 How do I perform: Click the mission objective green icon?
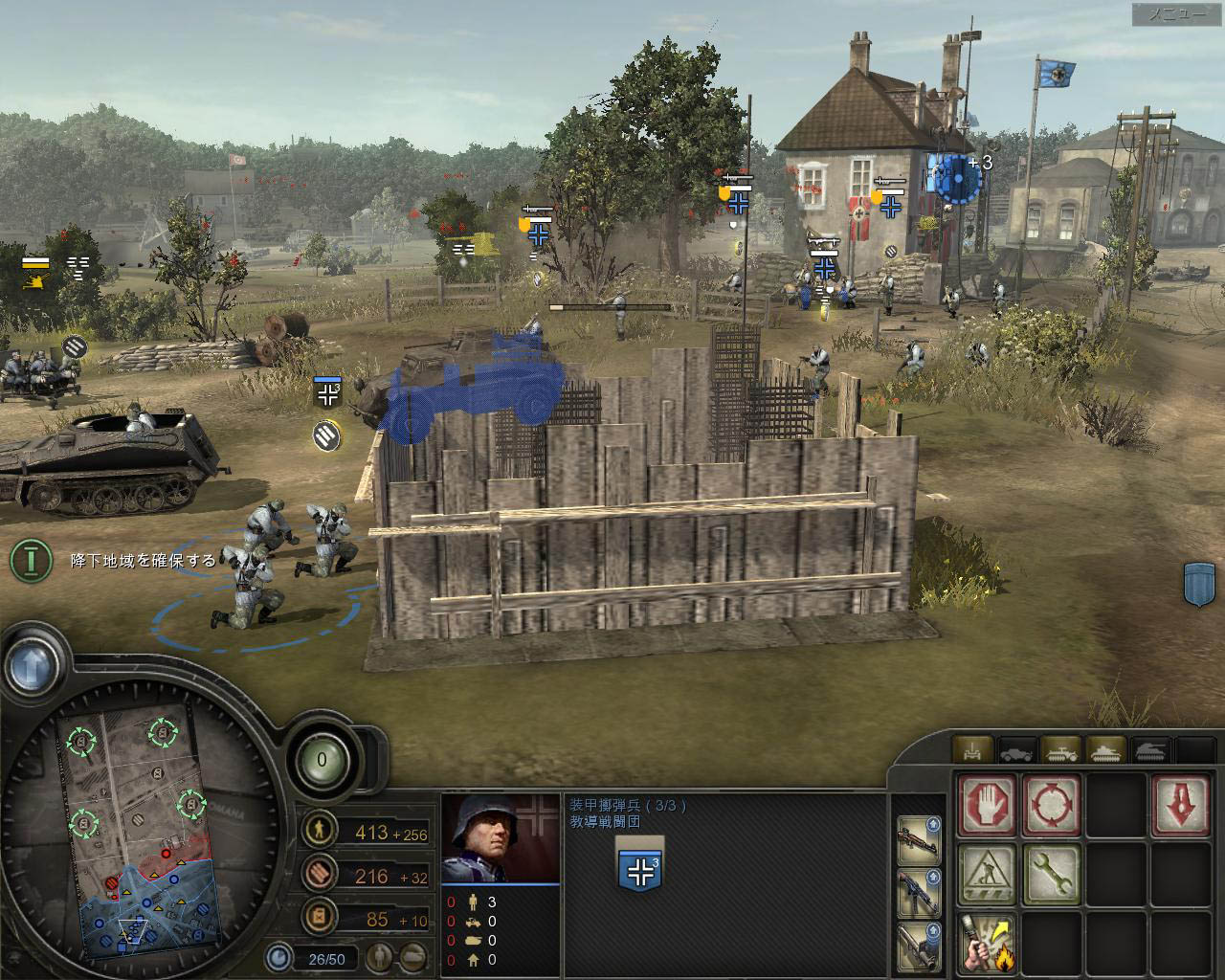click(33, 560)
